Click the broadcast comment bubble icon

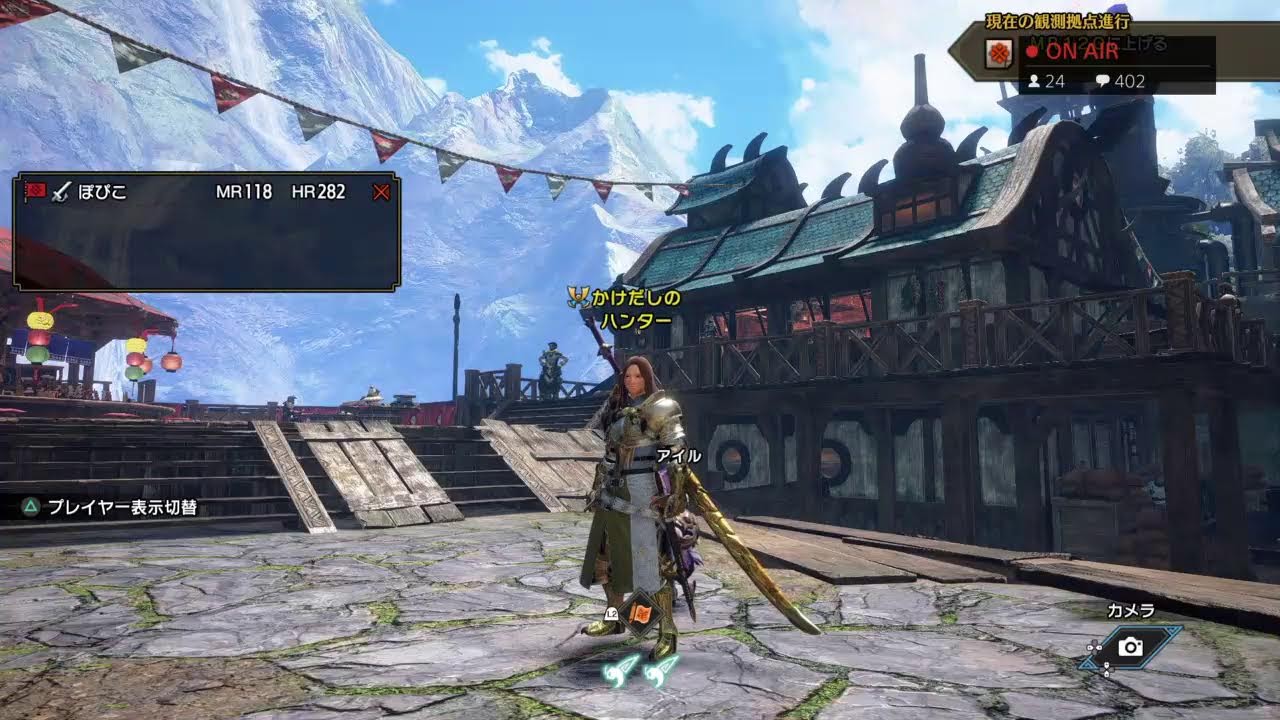click(x=1102, y=81)
